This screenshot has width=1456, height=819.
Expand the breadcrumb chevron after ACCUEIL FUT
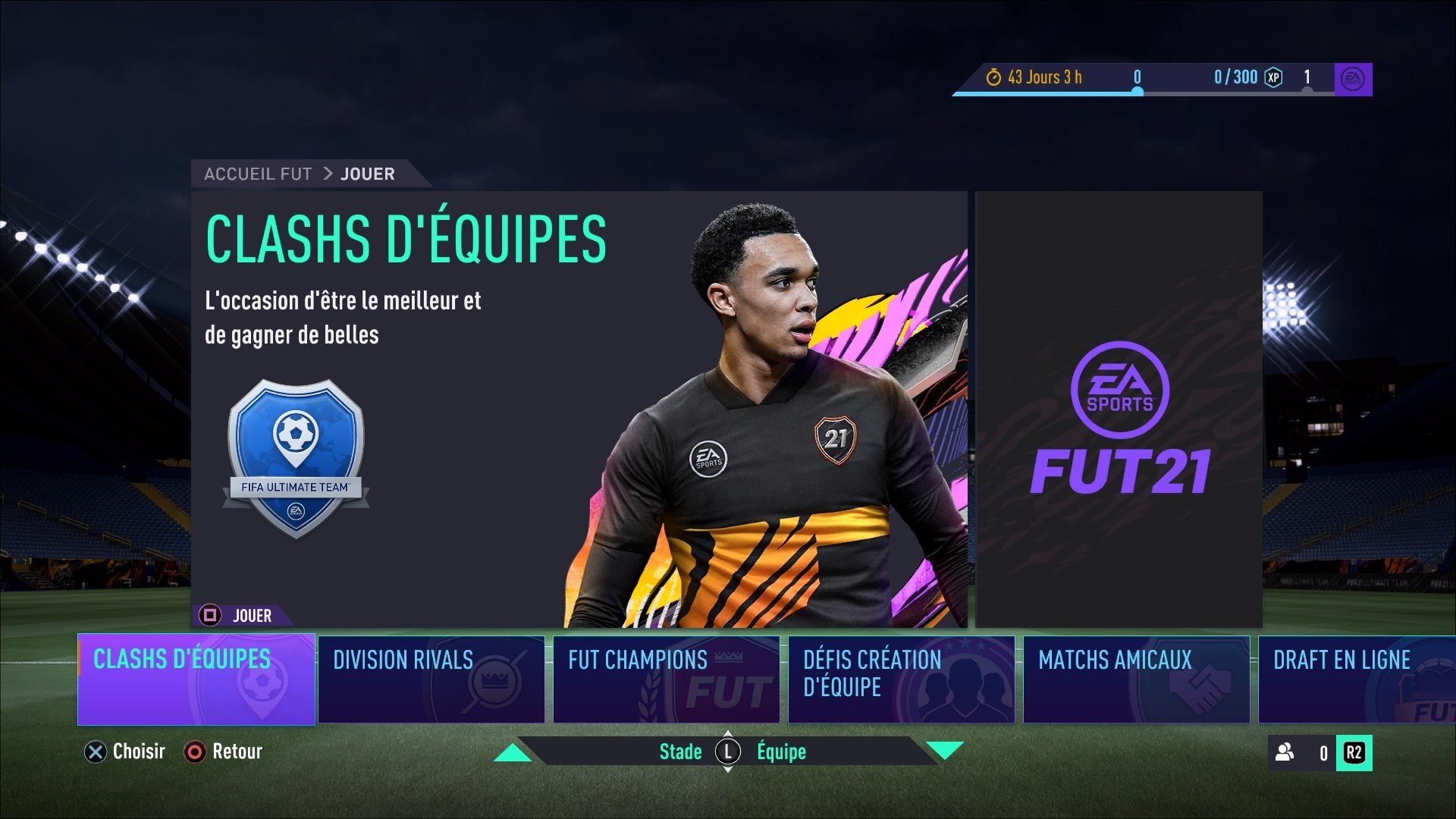[x=328, y=173]
